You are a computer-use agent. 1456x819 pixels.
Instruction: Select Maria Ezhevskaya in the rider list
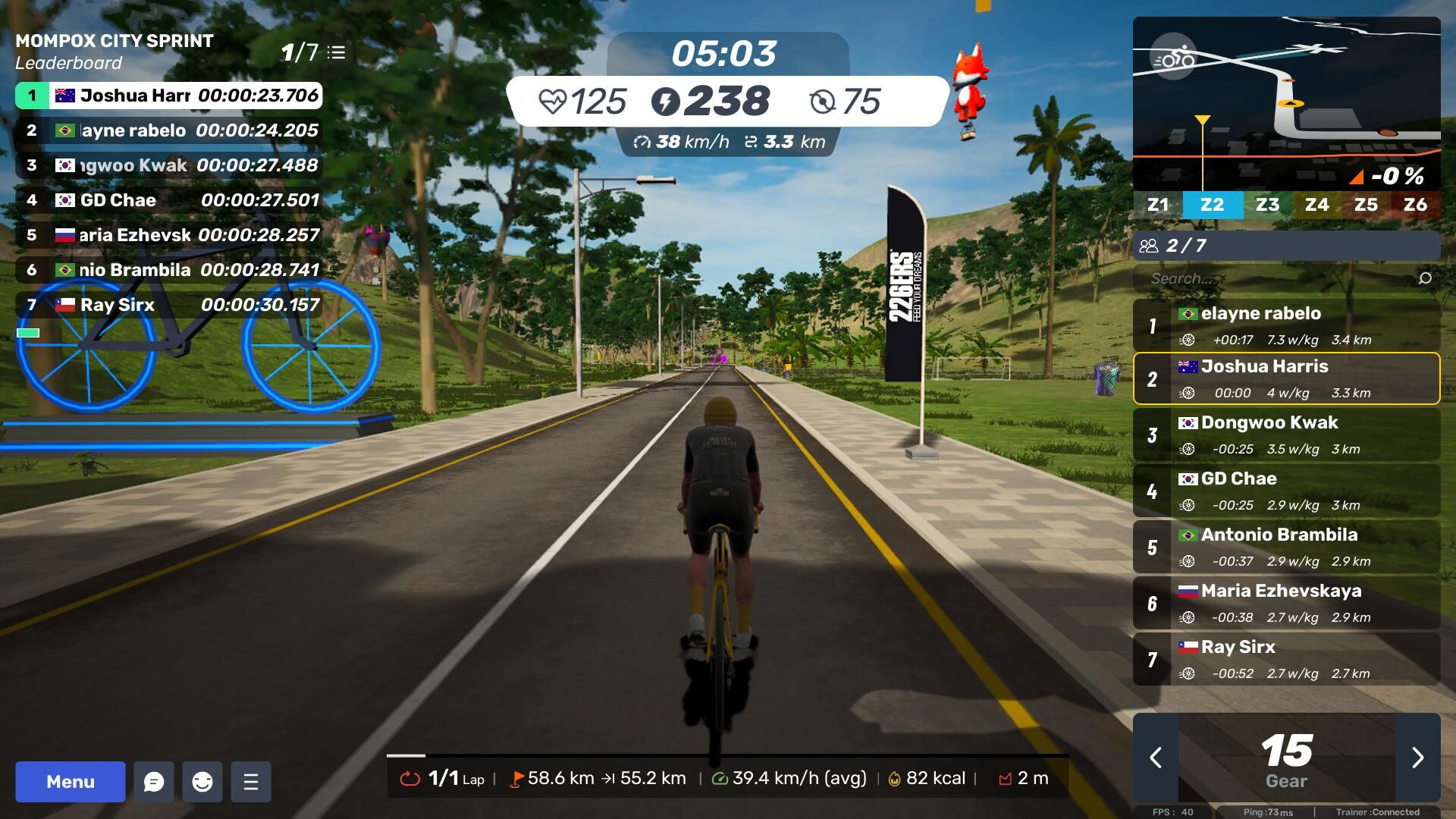pyautogui.click(x=1286, y=603)
